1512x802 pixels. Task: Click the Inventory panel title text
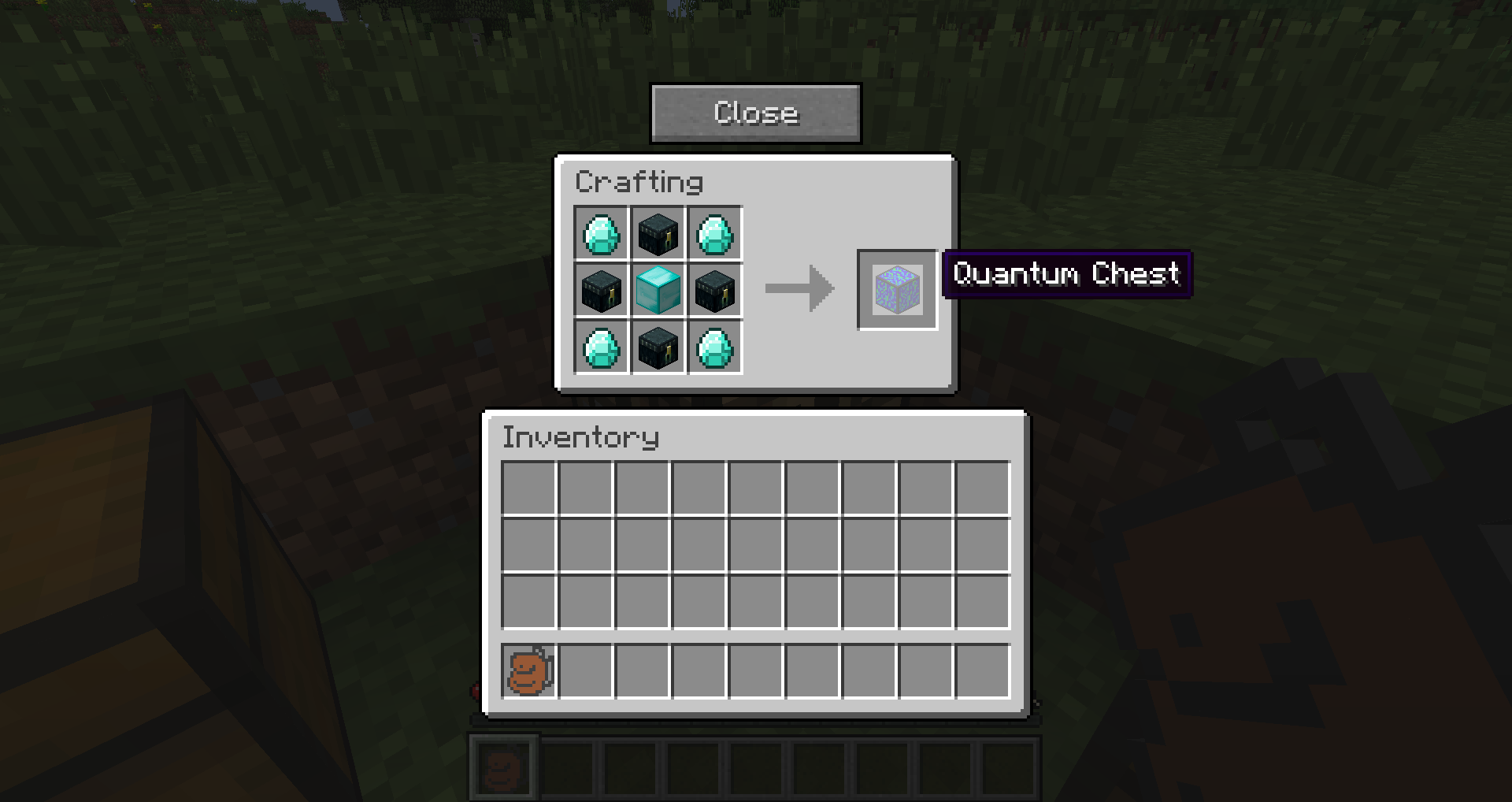pyautogui.click(x=580, y=437)
